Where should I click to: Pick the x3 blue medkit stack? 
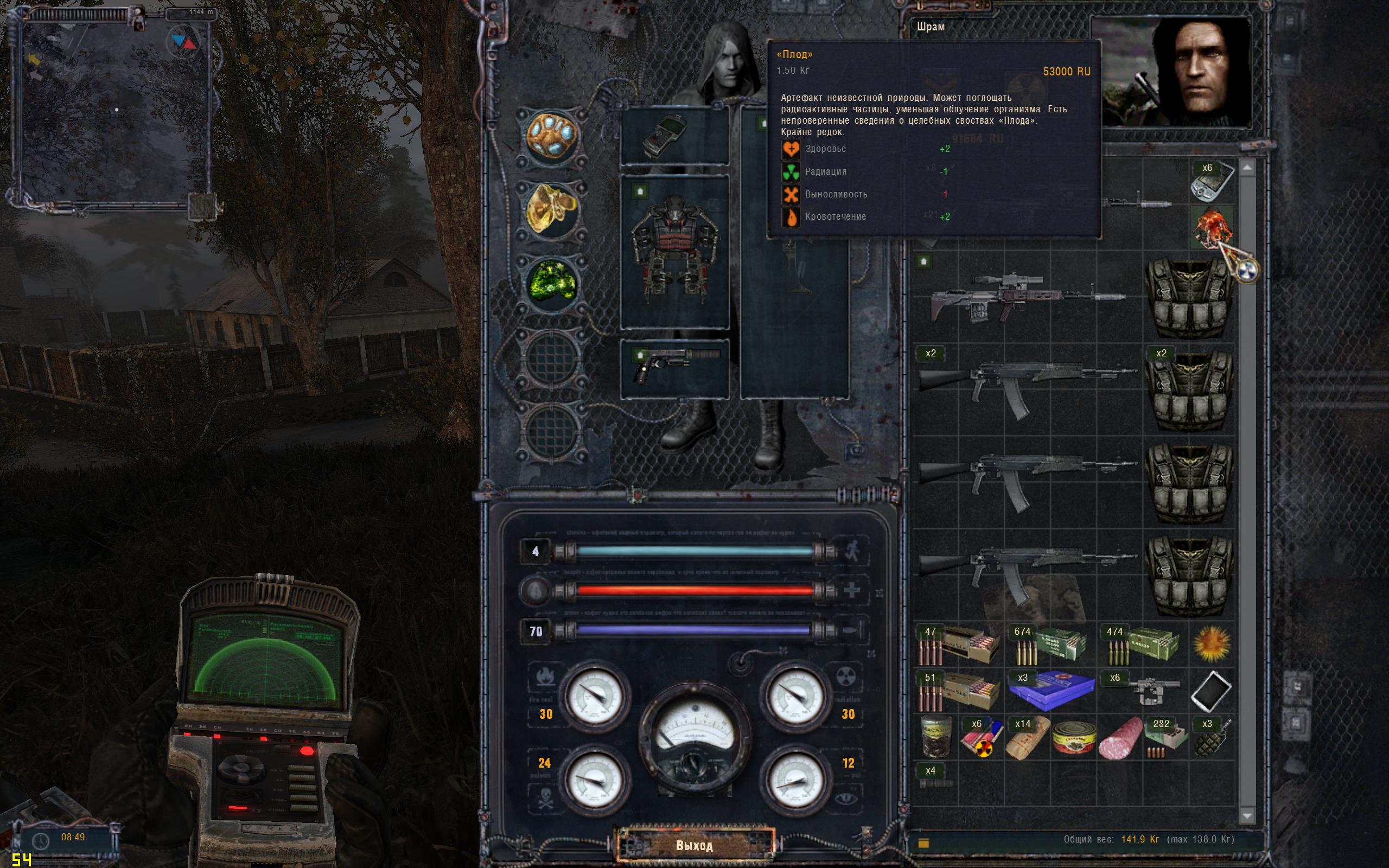(1050, 691)
